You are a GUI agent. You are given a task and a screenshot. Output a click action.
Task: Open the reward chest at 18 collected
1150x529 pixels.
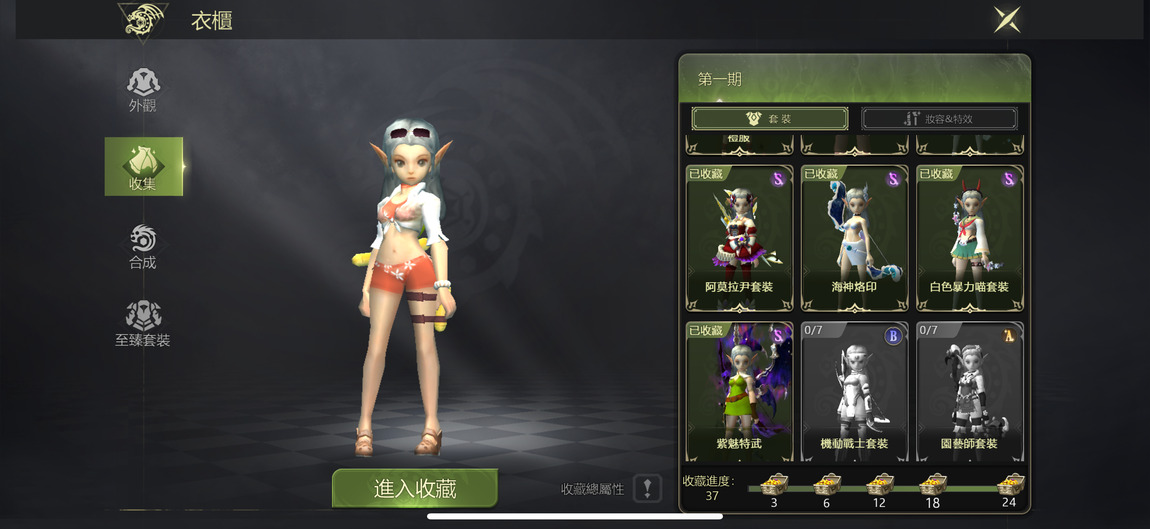[932, 485]
